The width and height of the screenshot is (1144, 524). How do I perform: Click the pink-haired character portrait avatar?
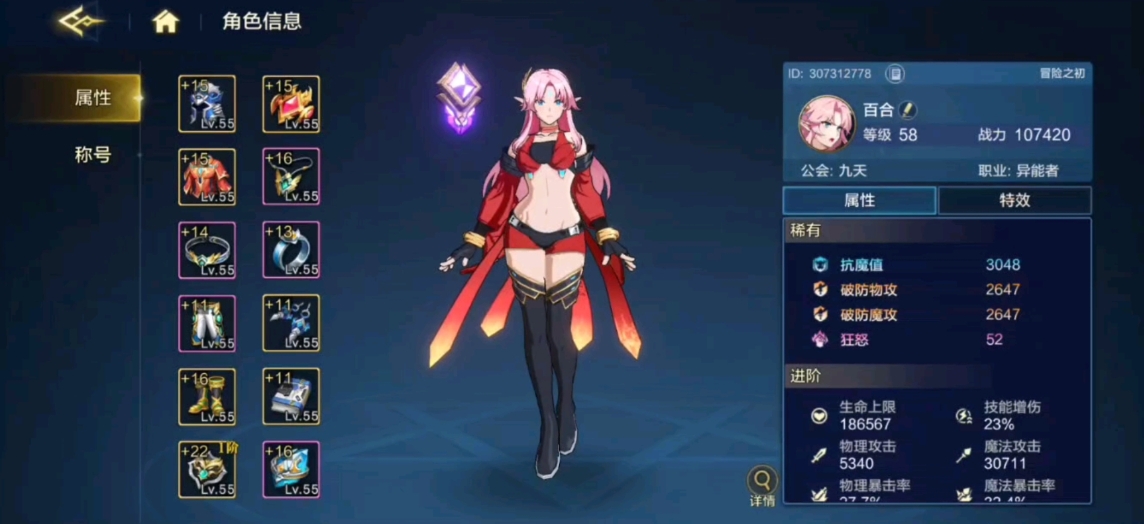pos(825,123)
